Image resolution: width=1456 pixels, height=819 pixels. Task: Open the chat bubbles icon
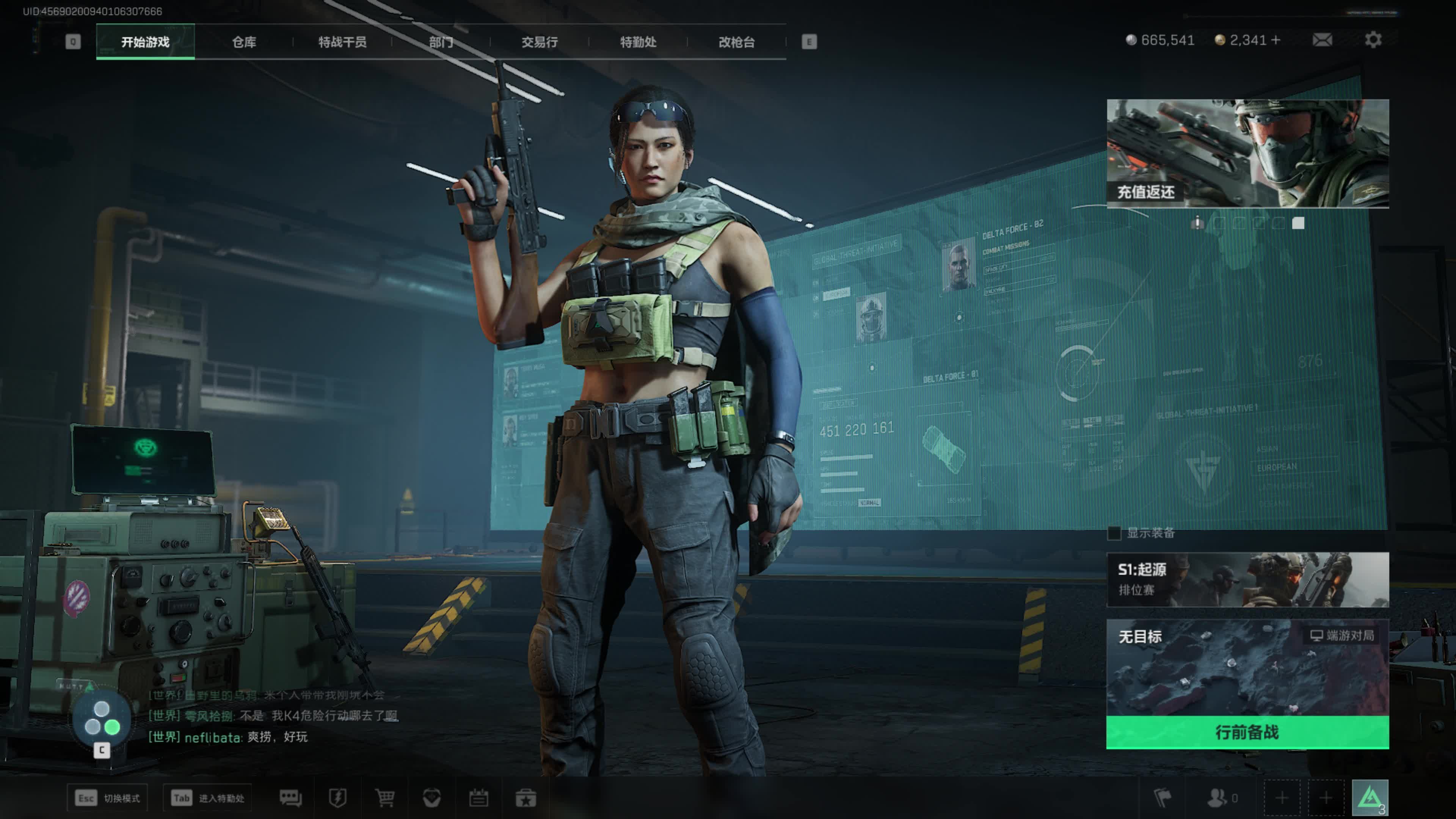click(290, 798)
